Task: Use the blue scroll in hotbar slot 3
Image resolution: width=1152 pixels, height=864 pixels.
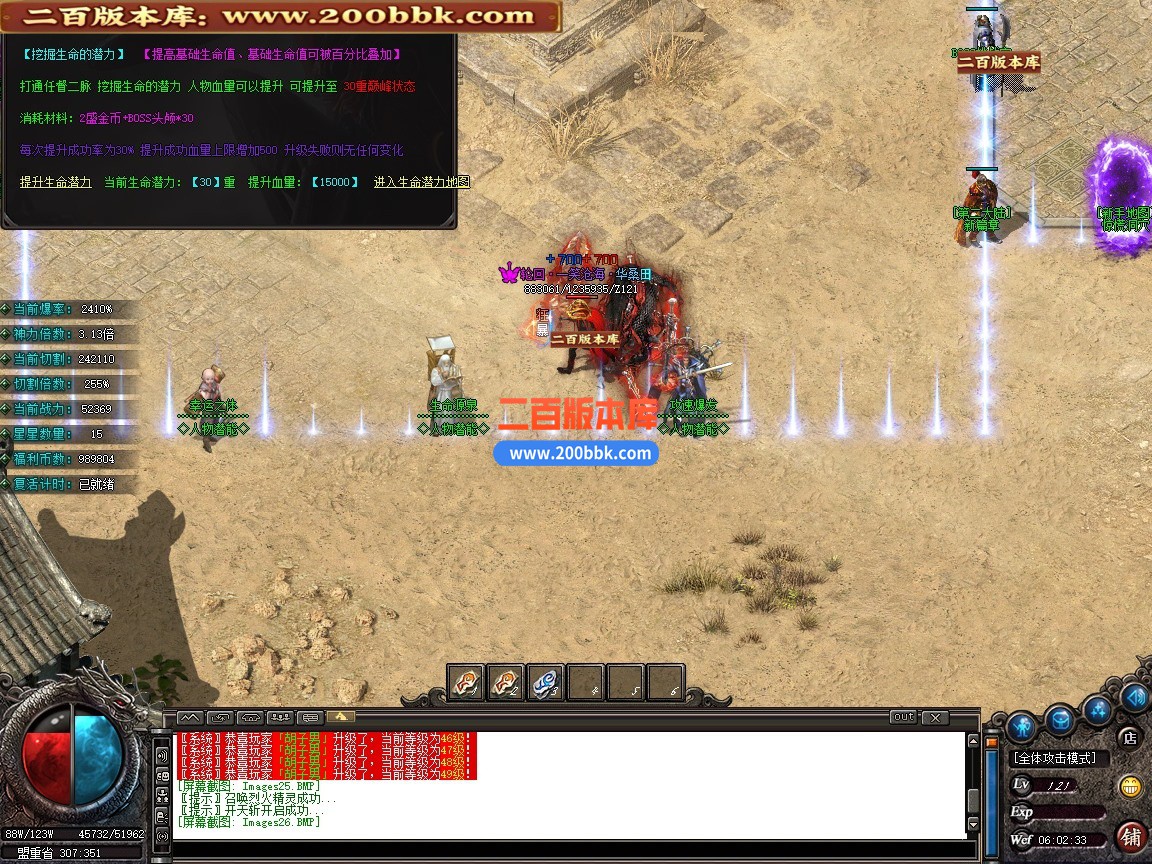Action: pyautogui.click(x=545, y=683)
